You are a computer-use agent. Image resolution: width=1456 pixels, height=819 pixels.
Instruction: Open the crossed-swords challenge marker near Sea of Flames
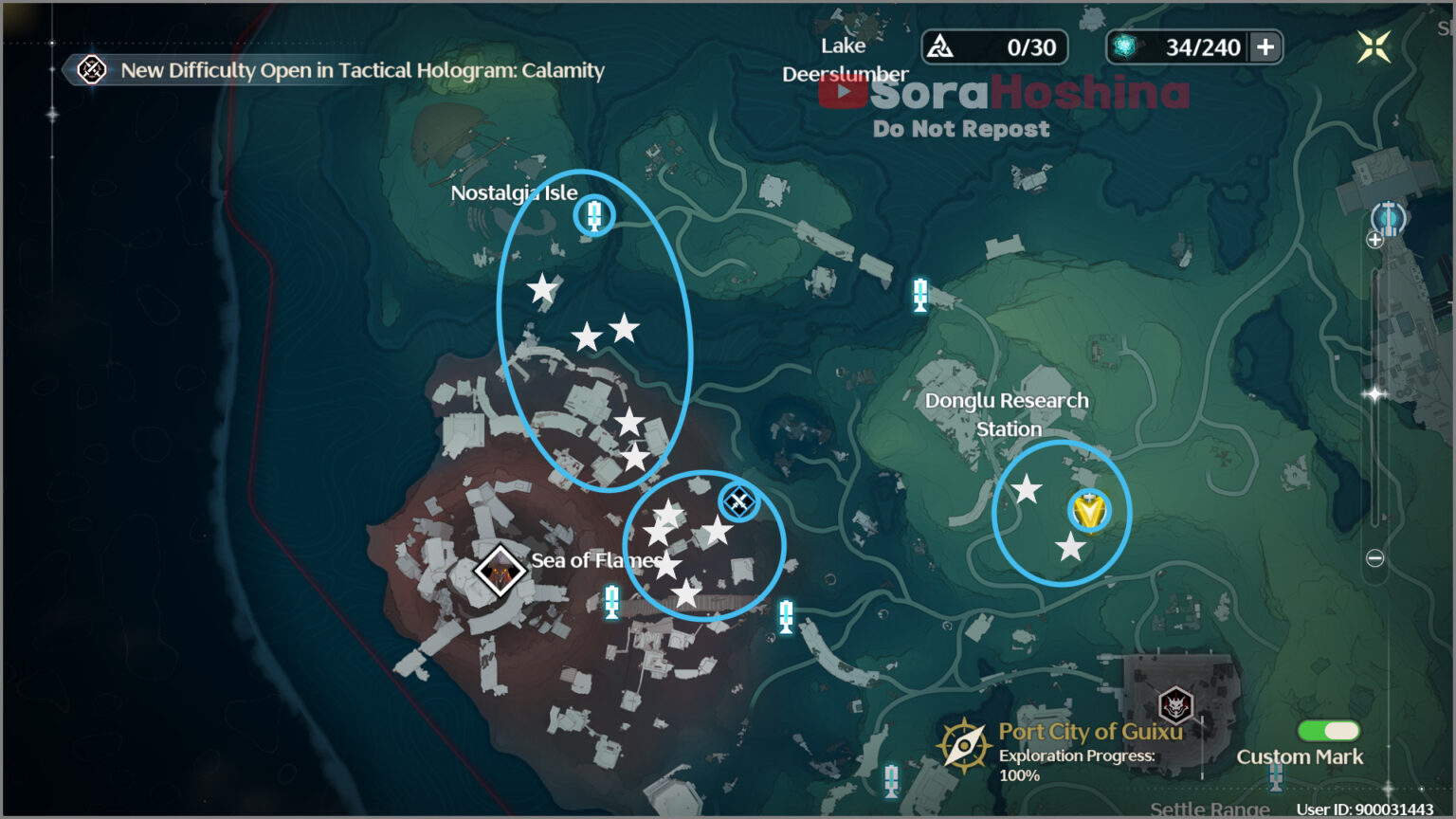click(738, 502)
